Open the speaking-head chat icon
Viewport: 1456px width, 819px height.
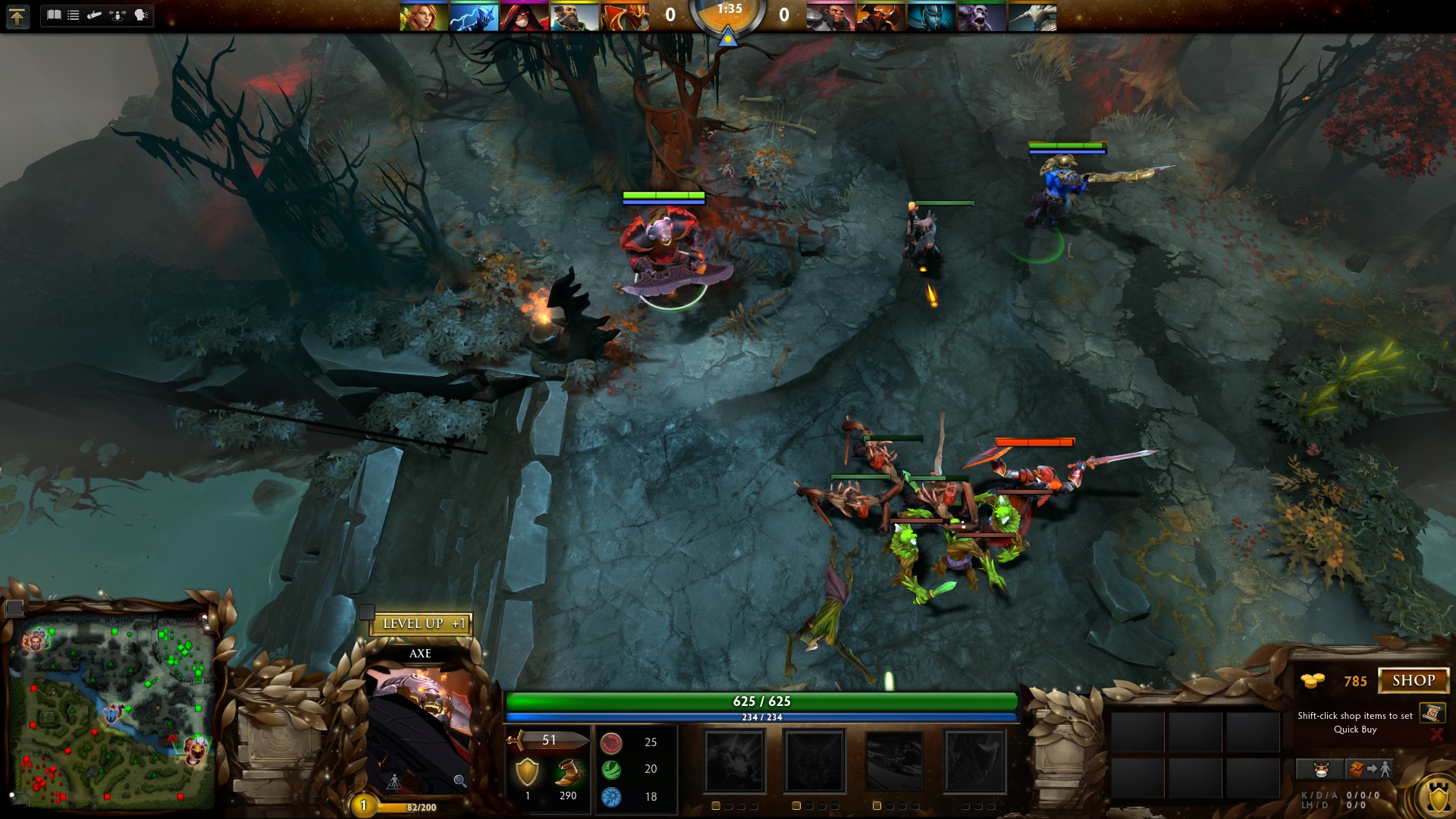[x=141, y=15]
